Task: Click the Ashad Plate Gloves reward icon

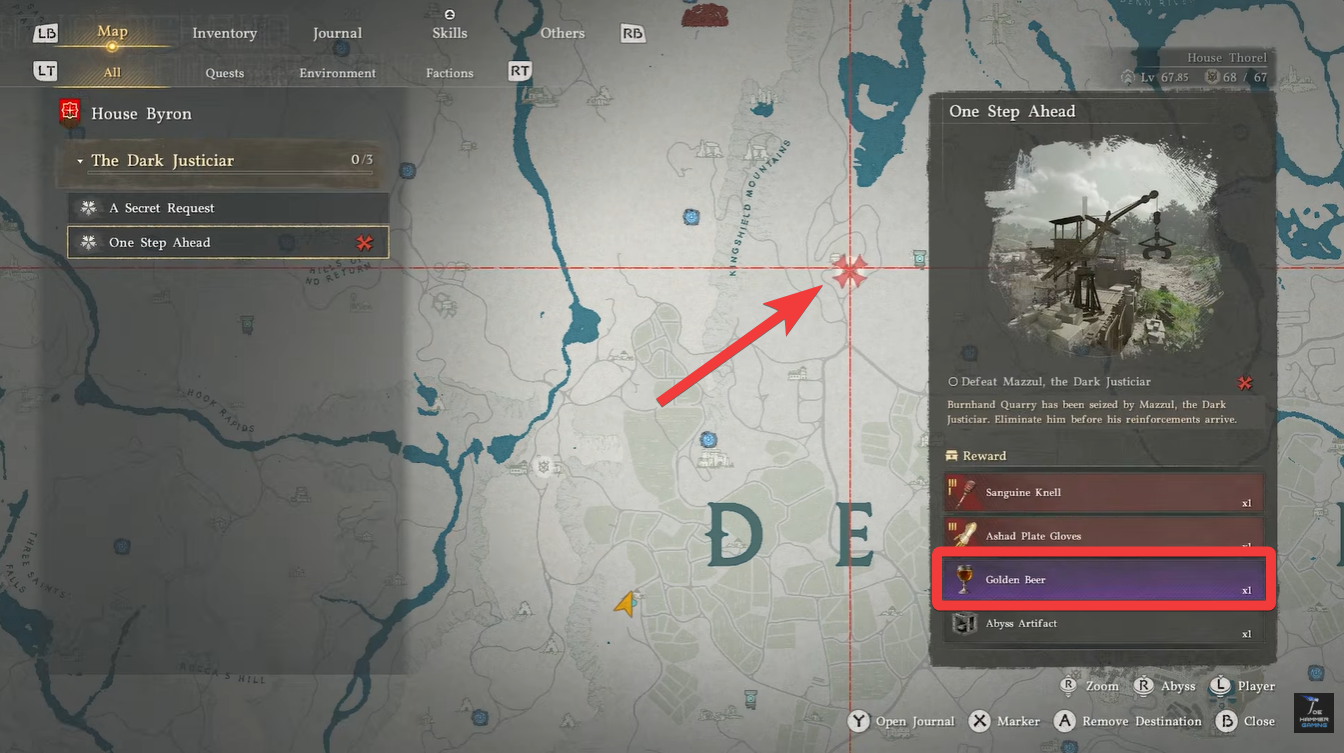Action: pos(963,535)
